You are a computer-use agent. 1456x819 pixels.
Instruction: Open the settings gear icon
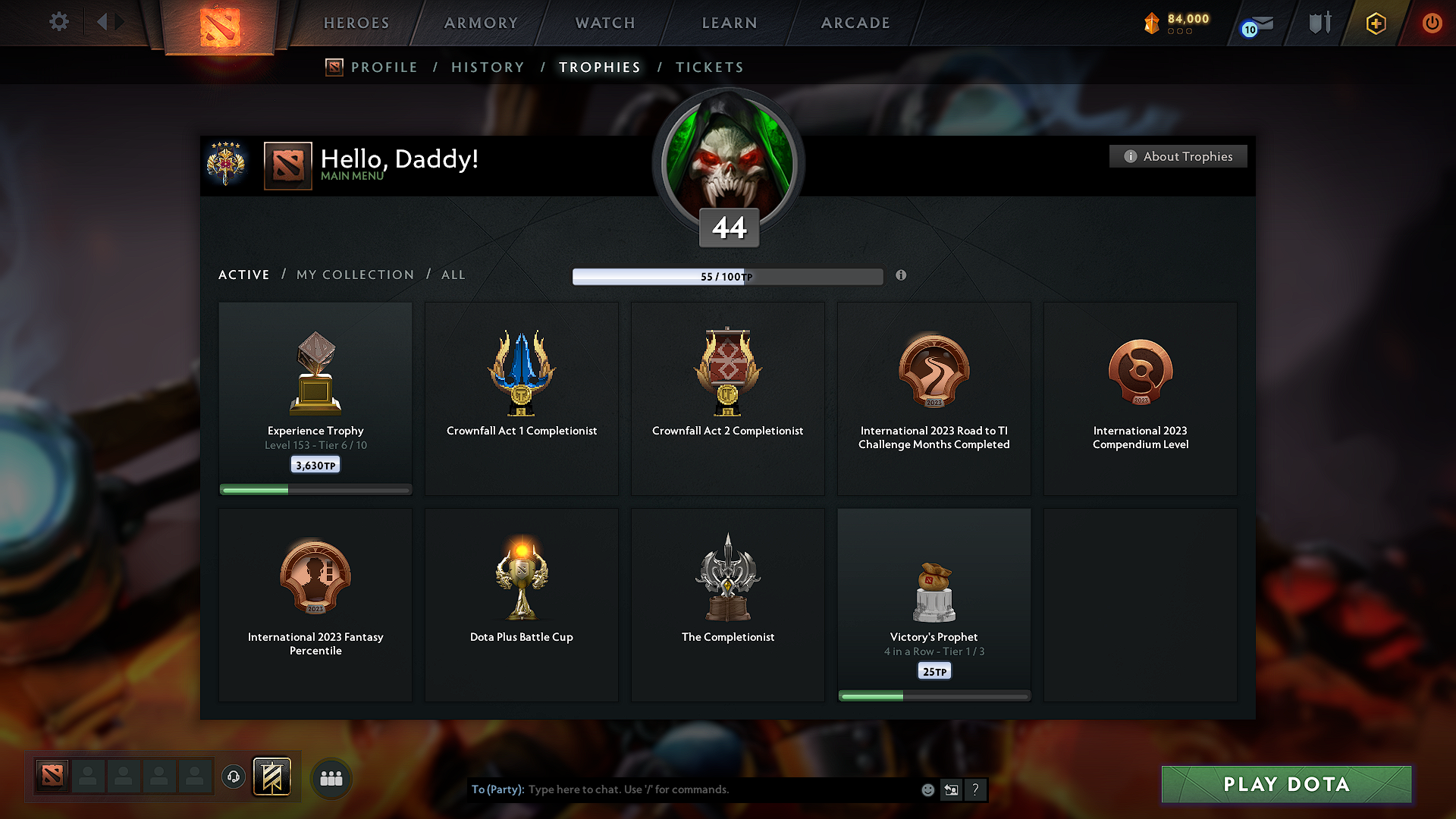[58, 22]
